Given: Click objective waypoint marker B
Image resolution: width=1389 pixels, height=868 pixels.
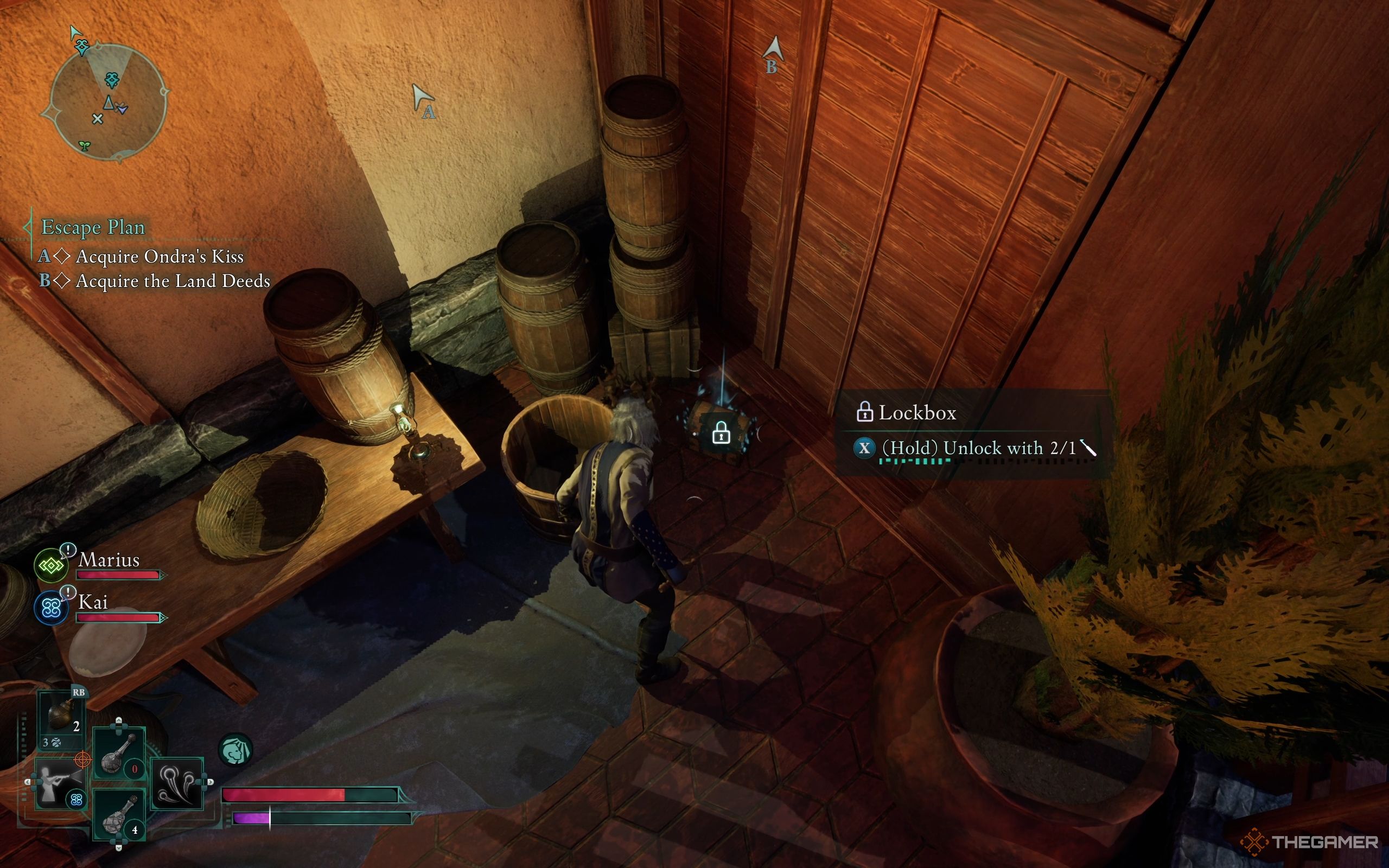Looking at the screenshot, I should [x=773, y=53].
